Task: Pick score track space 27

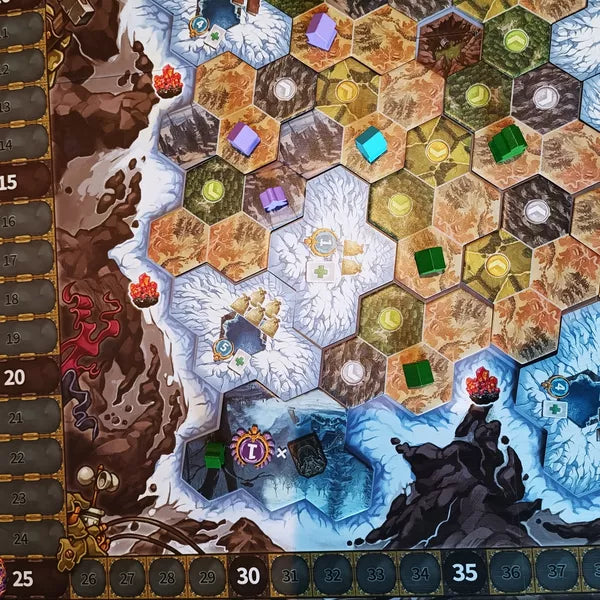Action: pyautogui.click(x=127, y=578)
